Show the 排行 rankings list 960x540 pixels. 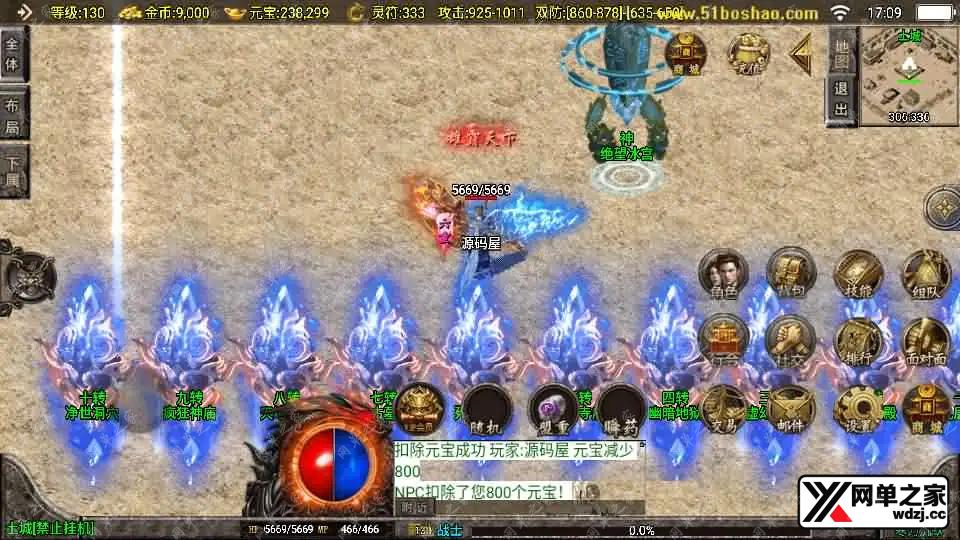pos(857,342)
